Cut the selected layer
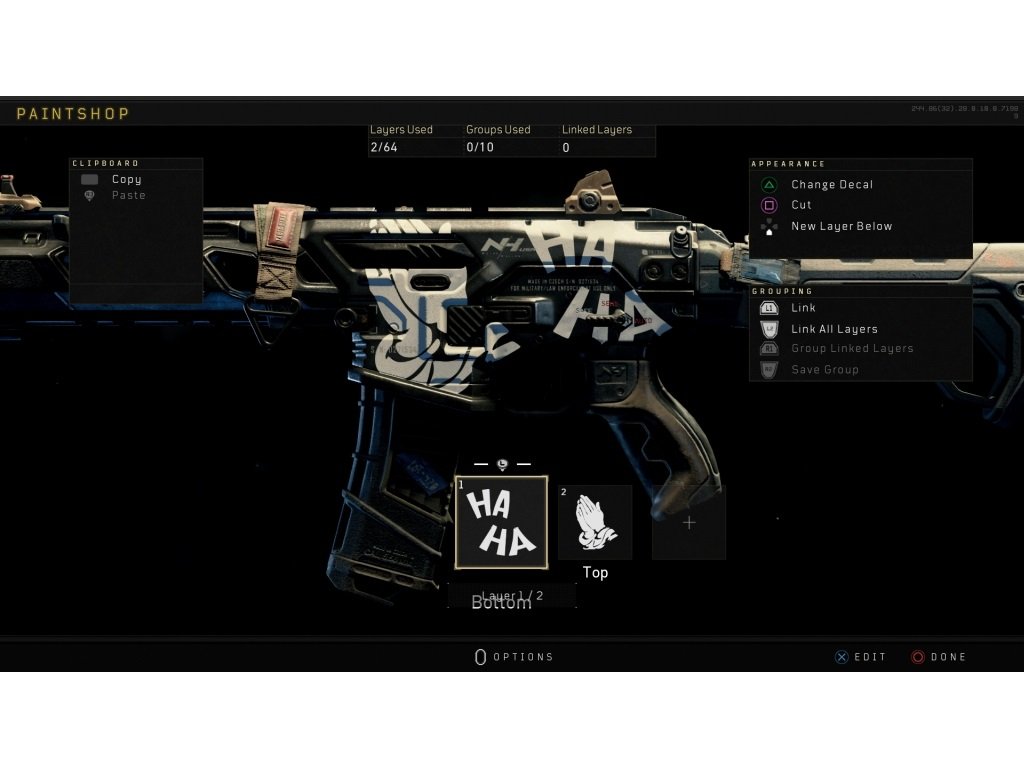 [x=801, y=205]
